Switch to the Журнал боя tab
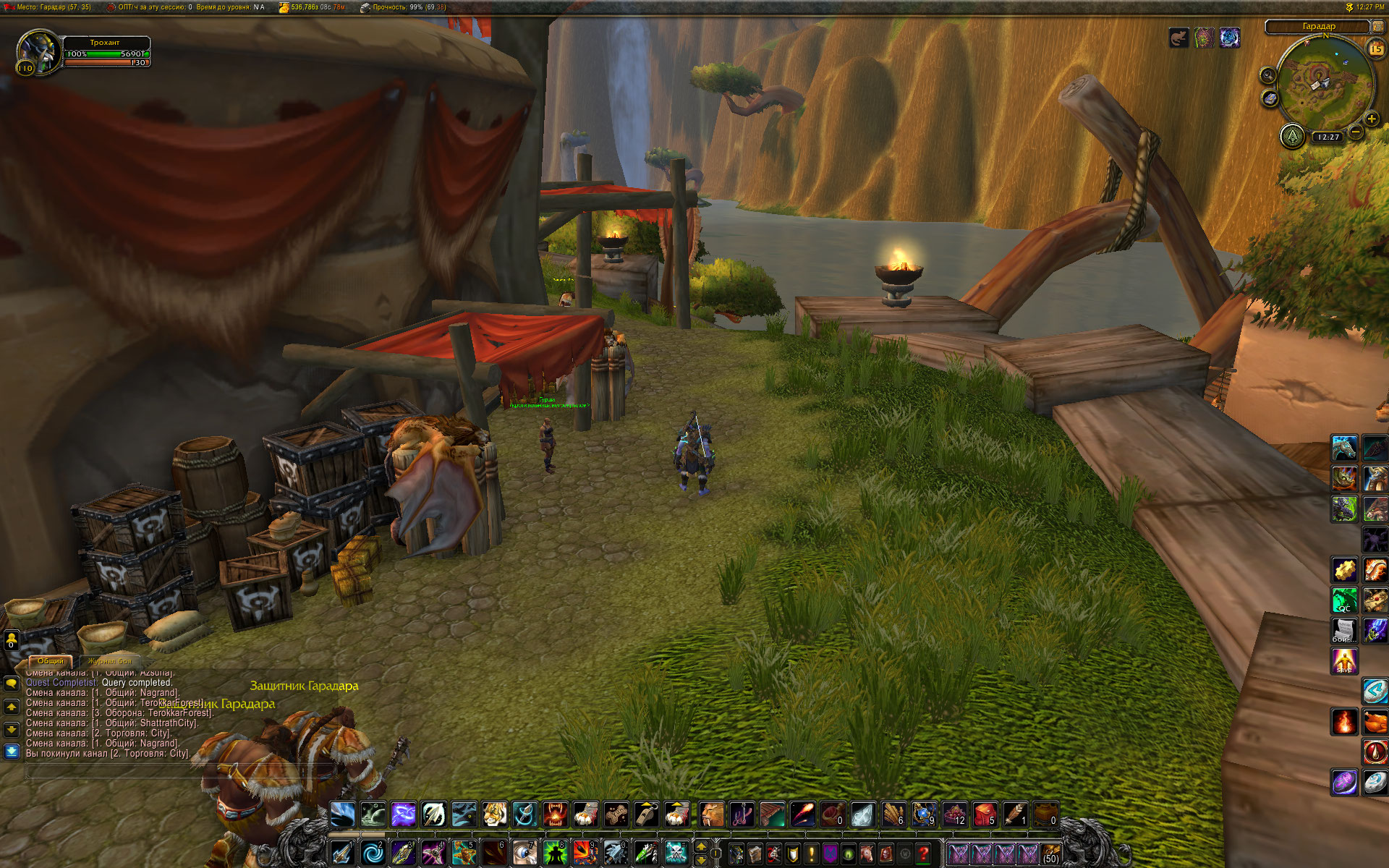 point(110,661)
